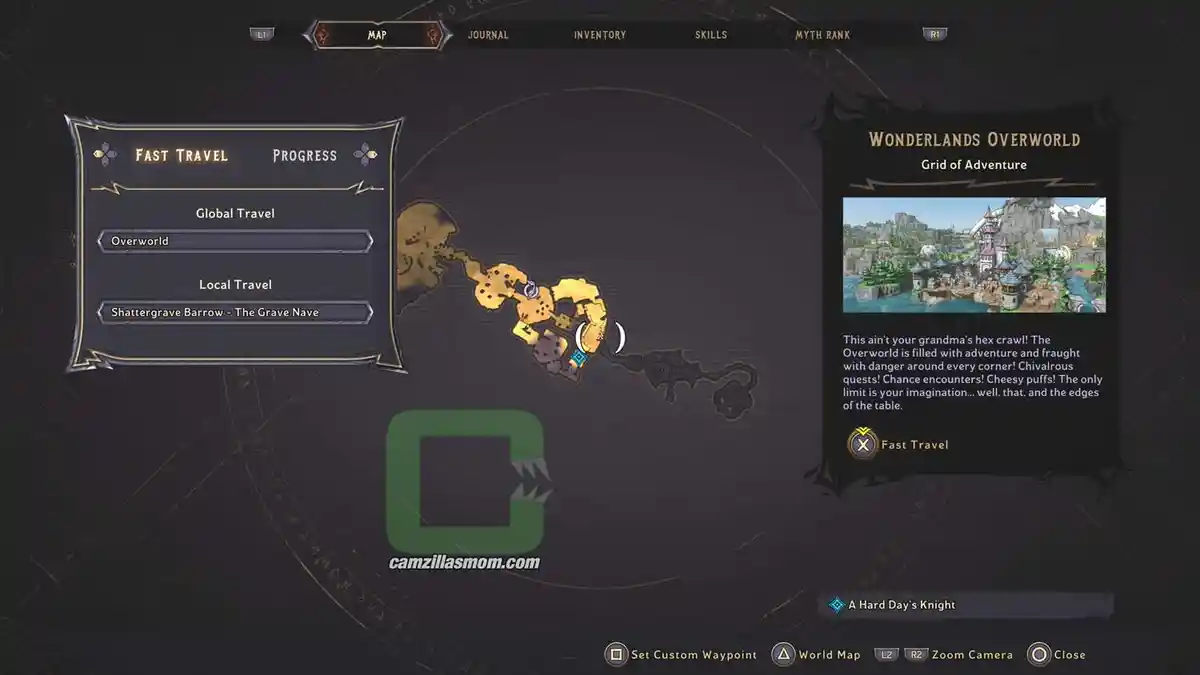Switch to the Progress panel tab
The image size is (1200, 675).
click(x=305, y=155)
